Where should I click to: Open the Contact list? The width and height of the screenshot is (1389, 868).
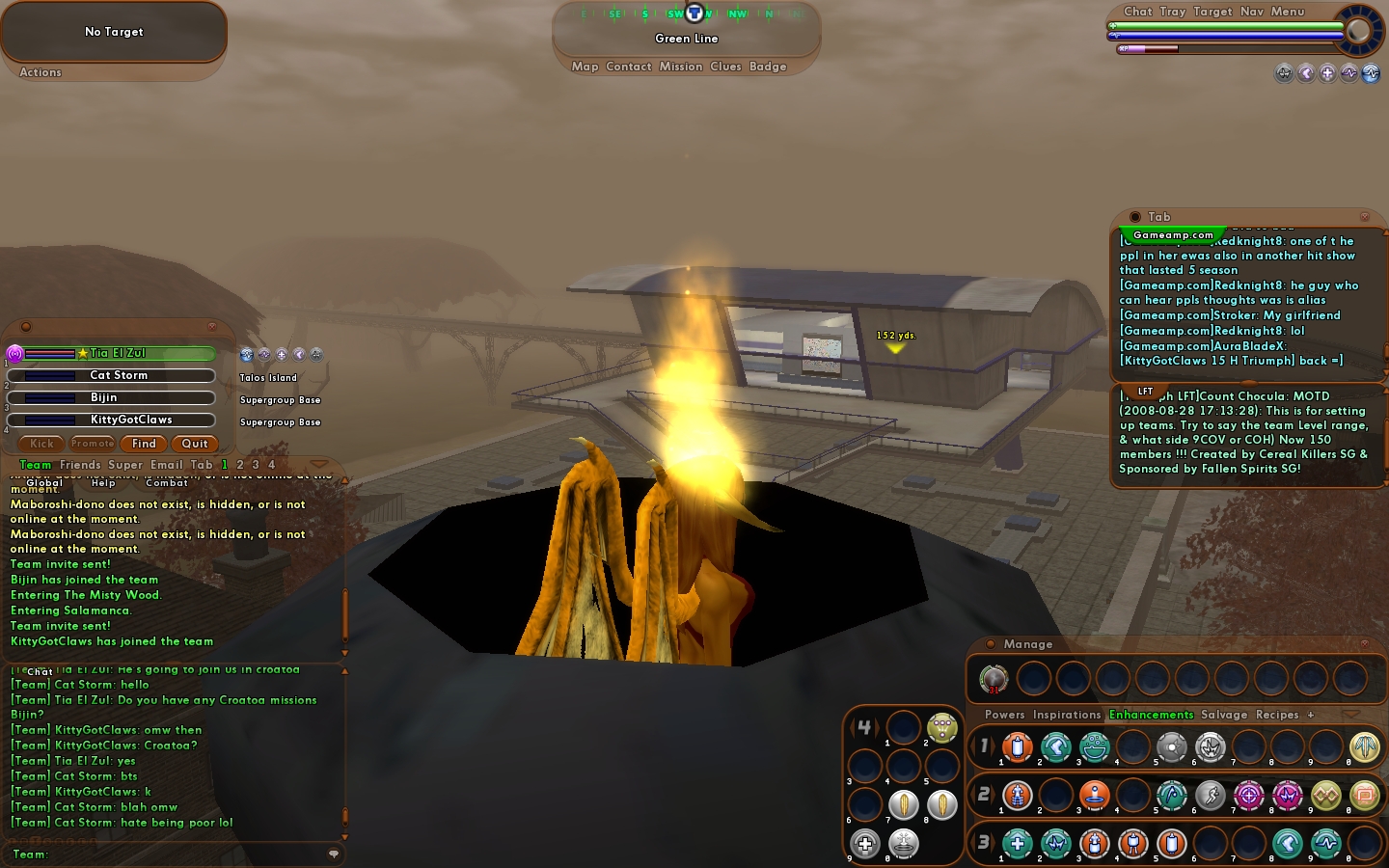pyautogui.click(x=629, y=67)
